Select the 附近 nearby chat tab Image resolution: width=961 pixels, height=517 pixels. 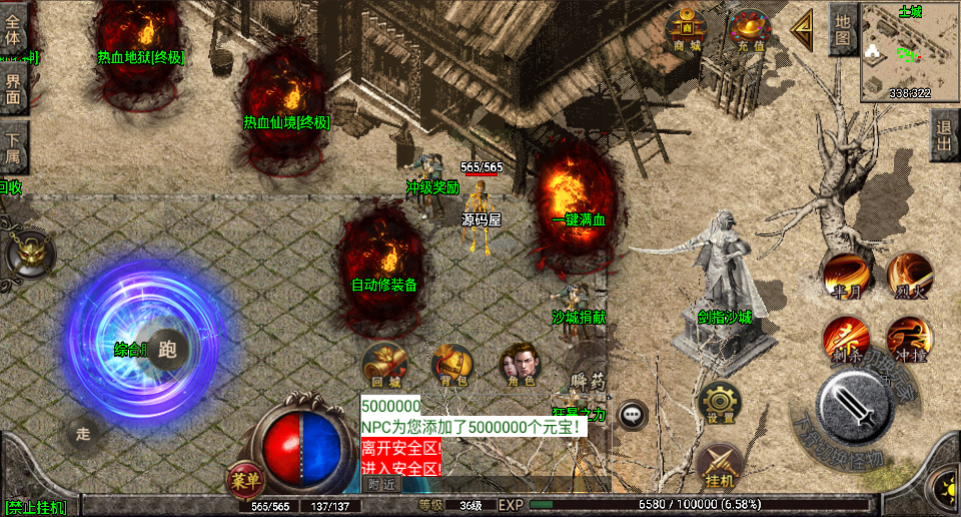[381, 484]
